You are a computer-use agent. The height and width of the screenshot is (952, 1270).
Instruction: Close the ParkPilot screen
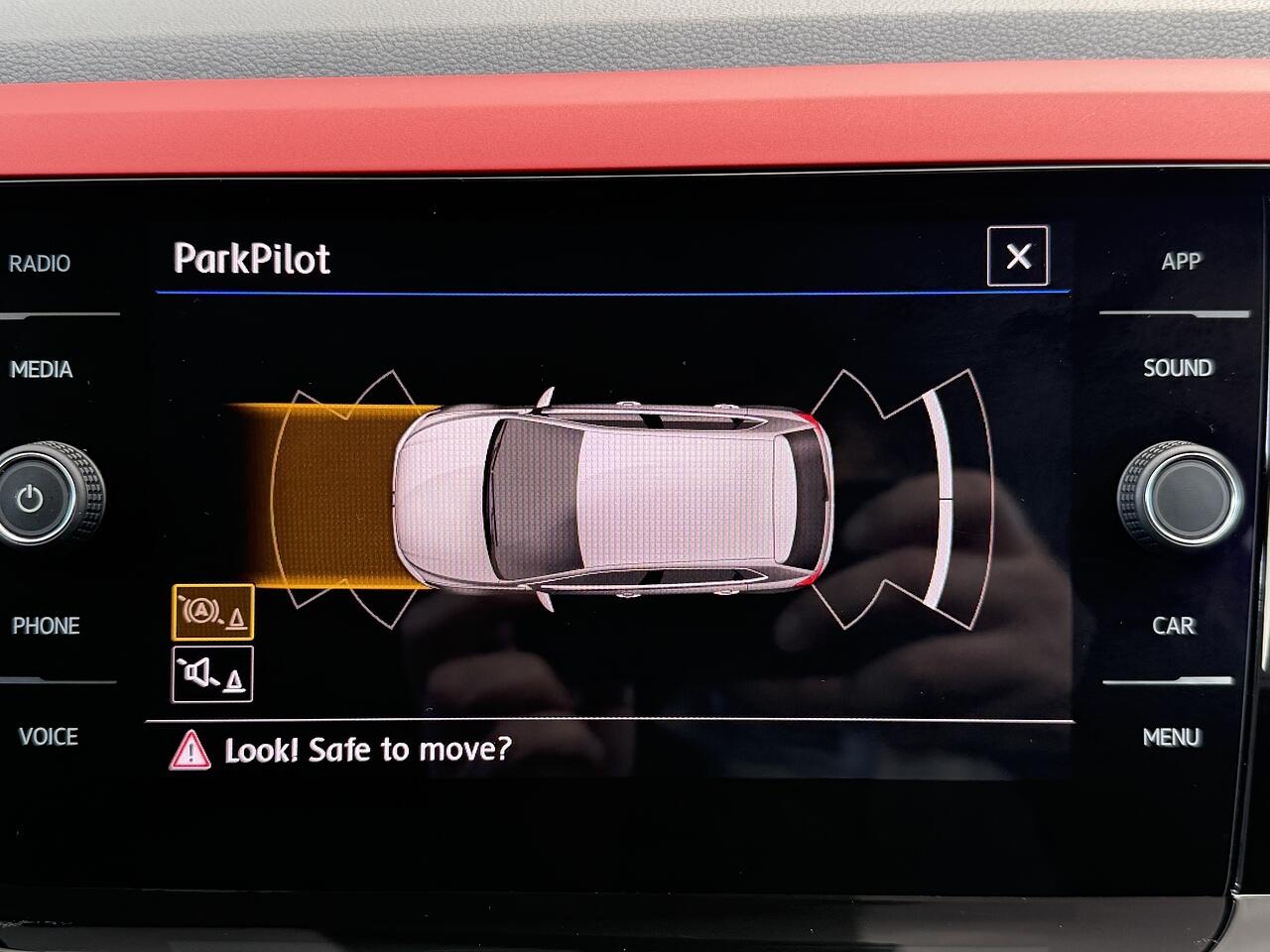tap(1017, 257)
